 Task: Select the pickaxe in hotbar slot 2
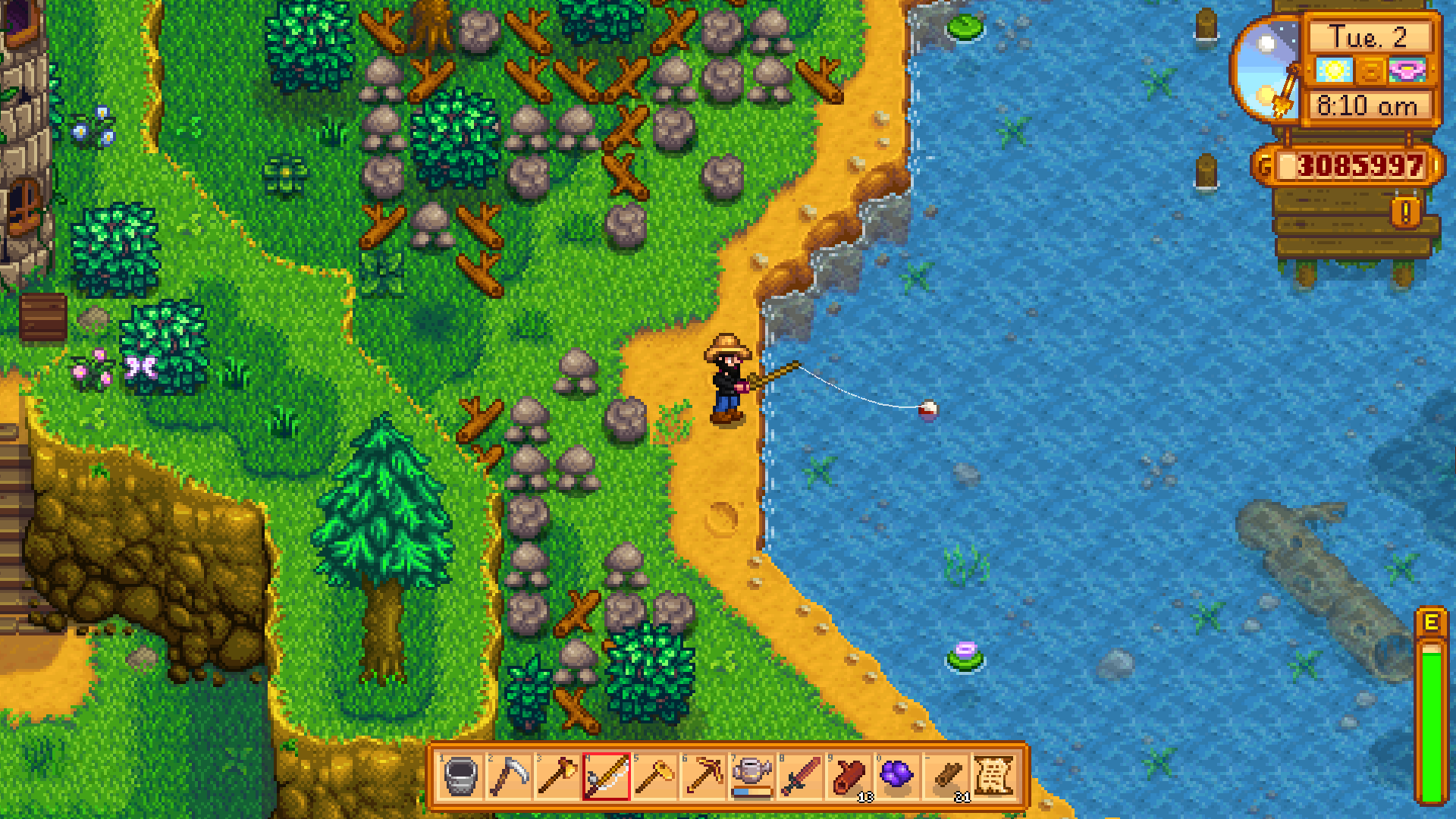pyautogui.click(x=510, y=777)
